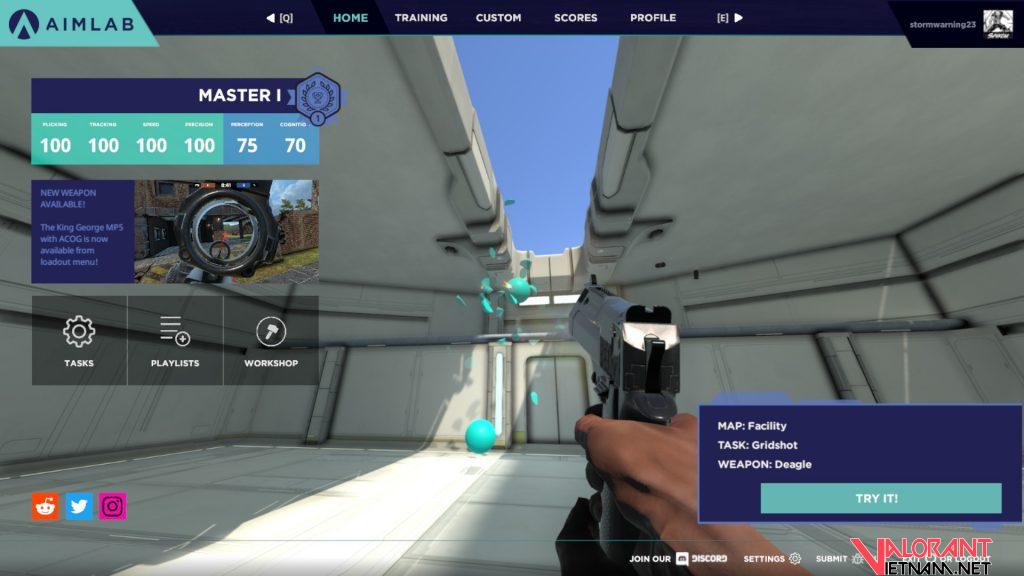Open the Home tab
1024x576 pixels.
click(x=350, y=18)
